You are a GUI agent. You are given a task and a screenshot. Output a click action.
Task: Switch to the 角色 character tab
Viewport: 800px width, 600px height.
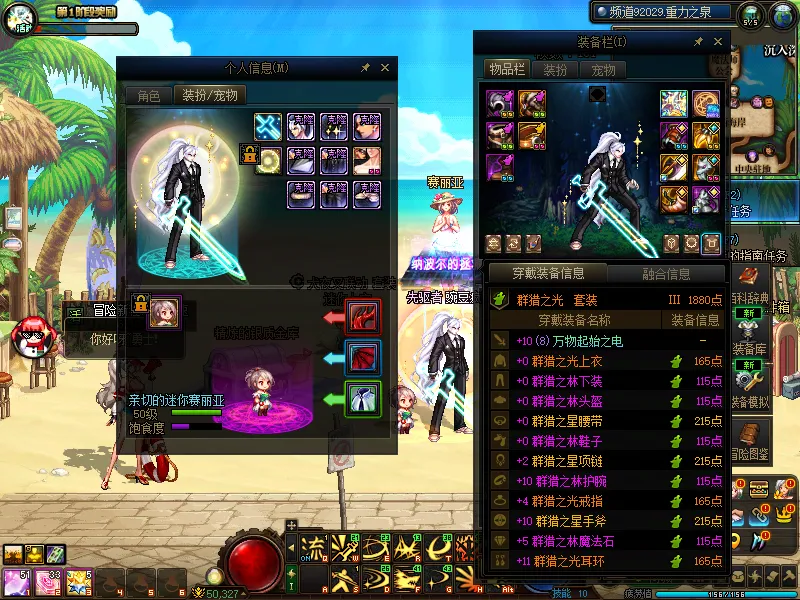[148, 96]
